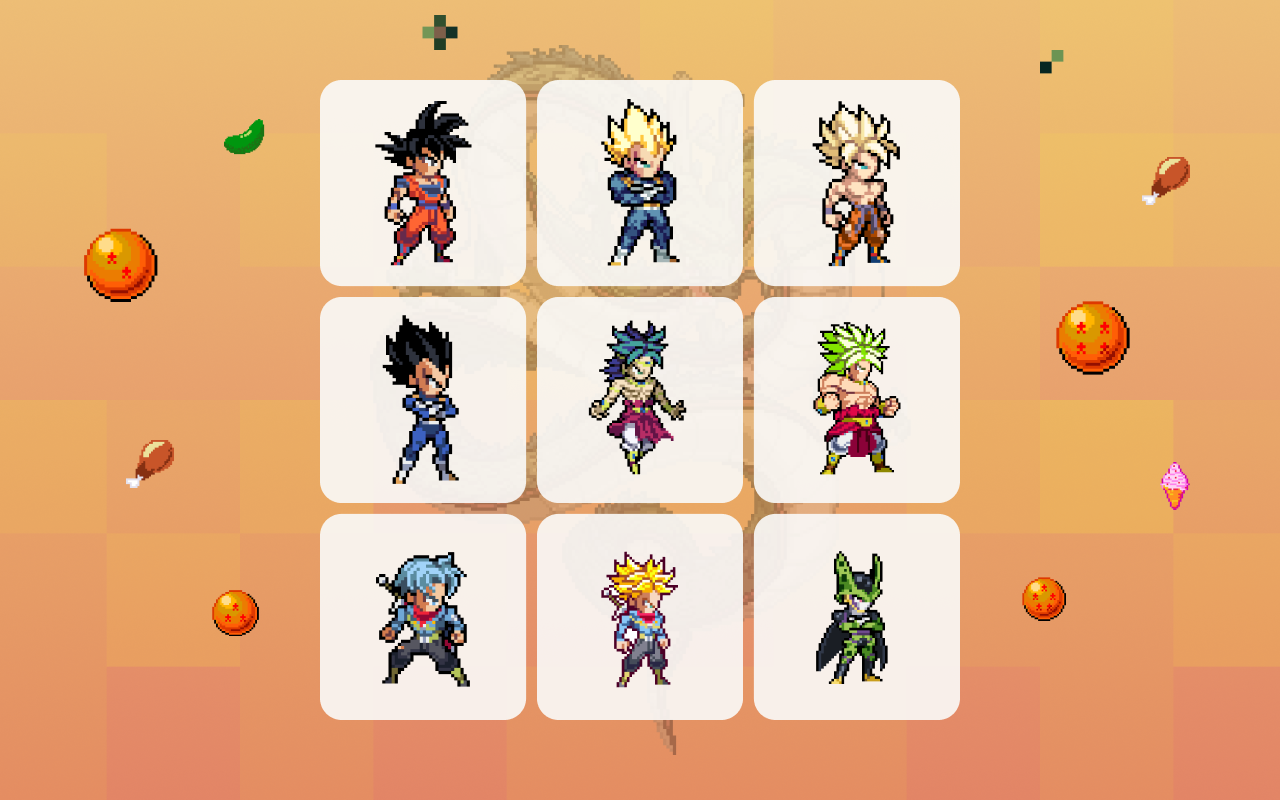Select the Perfect Cell card
1280x800 pixels.
pos(858,618)
